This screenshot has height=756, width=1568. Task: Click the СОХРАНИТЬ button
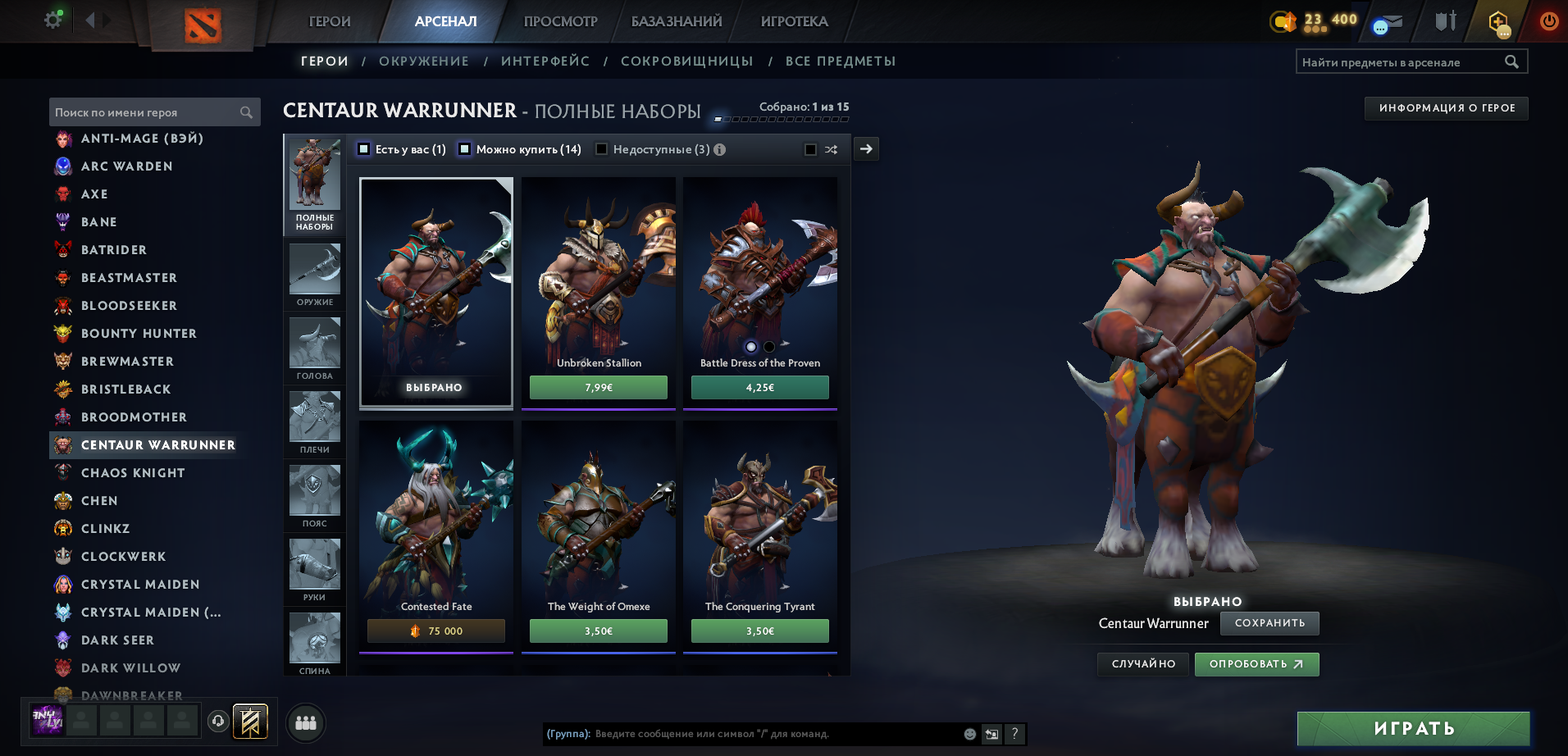click(1269, 623)
